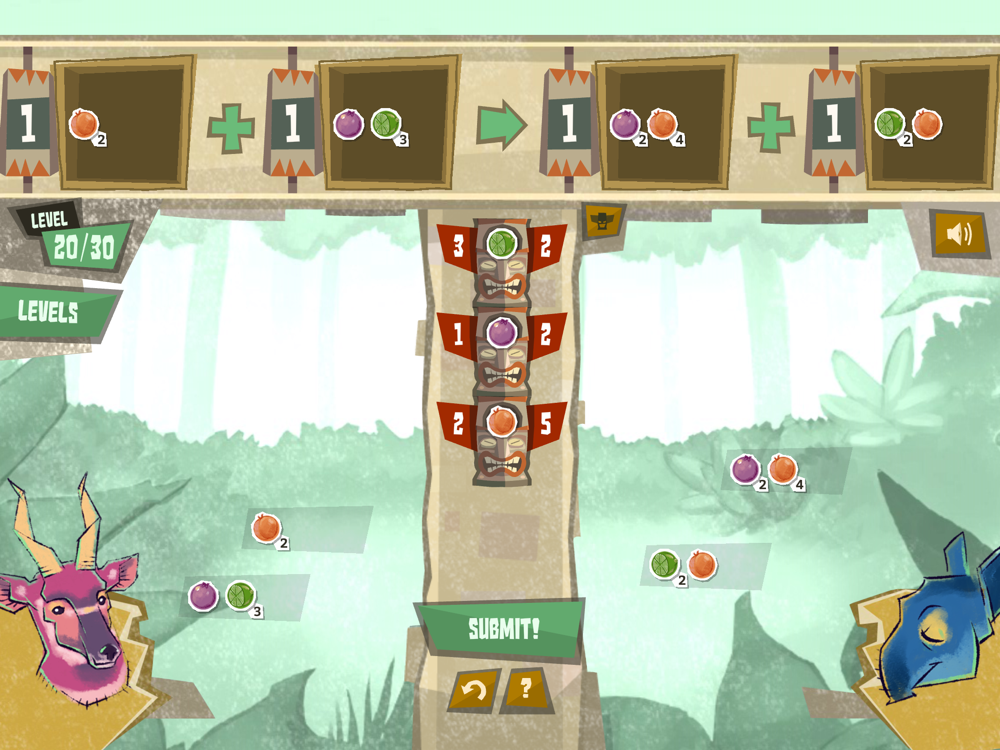Click the undo arrow button
1000x750 pixels.
[475, 690]
